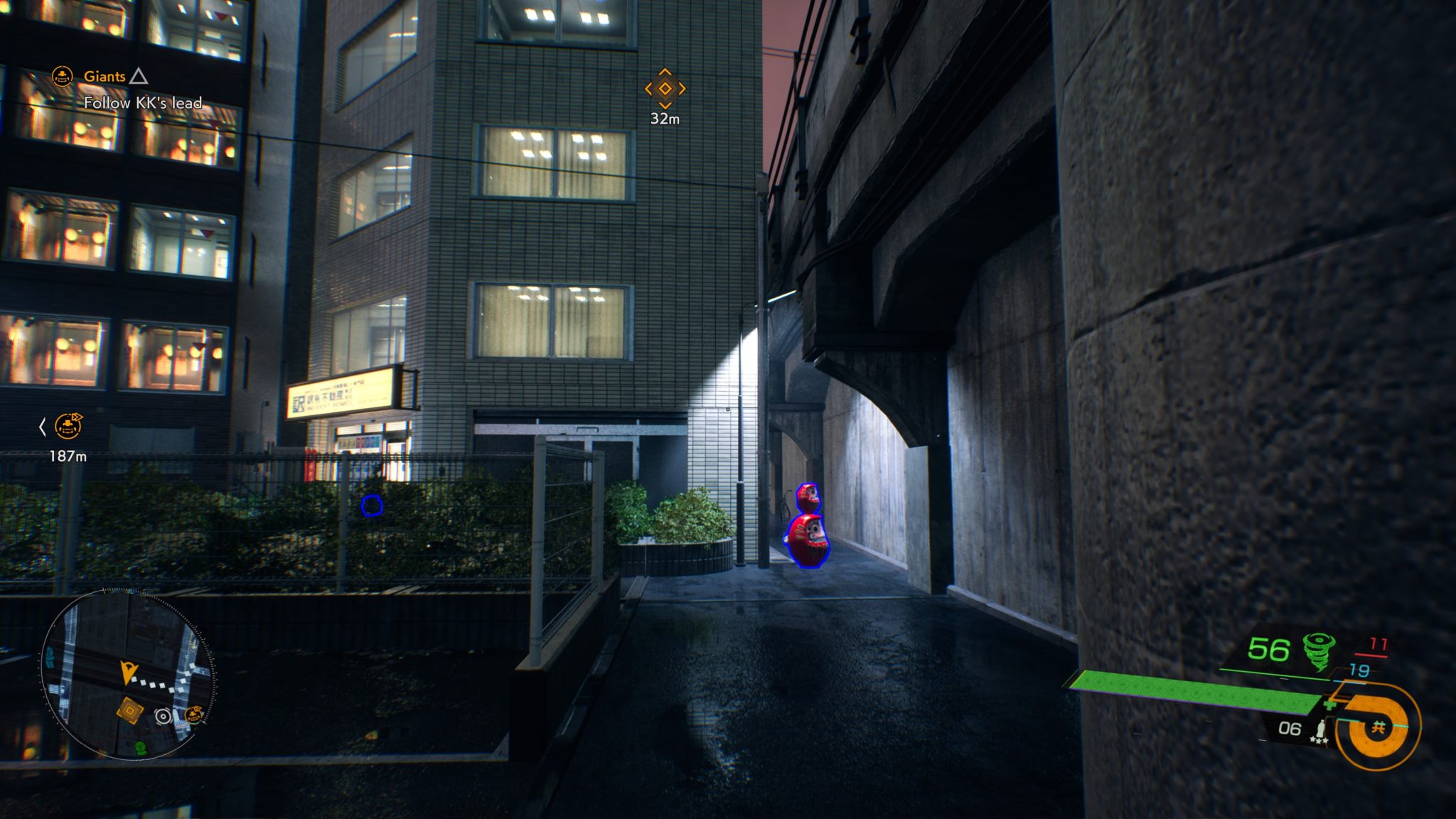The height and width of the screenshot is (819, 1456).
Task: Select the green health plus icon
Action: coord(1331,705)
